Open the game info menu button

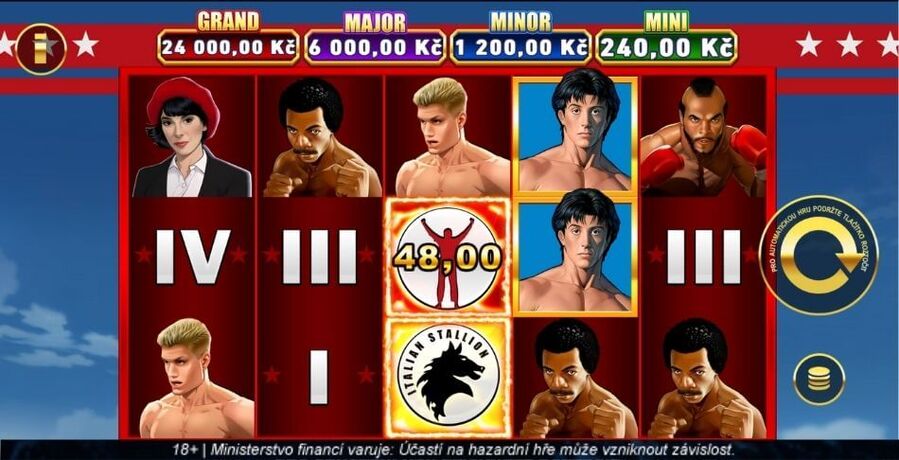[41, 47]
